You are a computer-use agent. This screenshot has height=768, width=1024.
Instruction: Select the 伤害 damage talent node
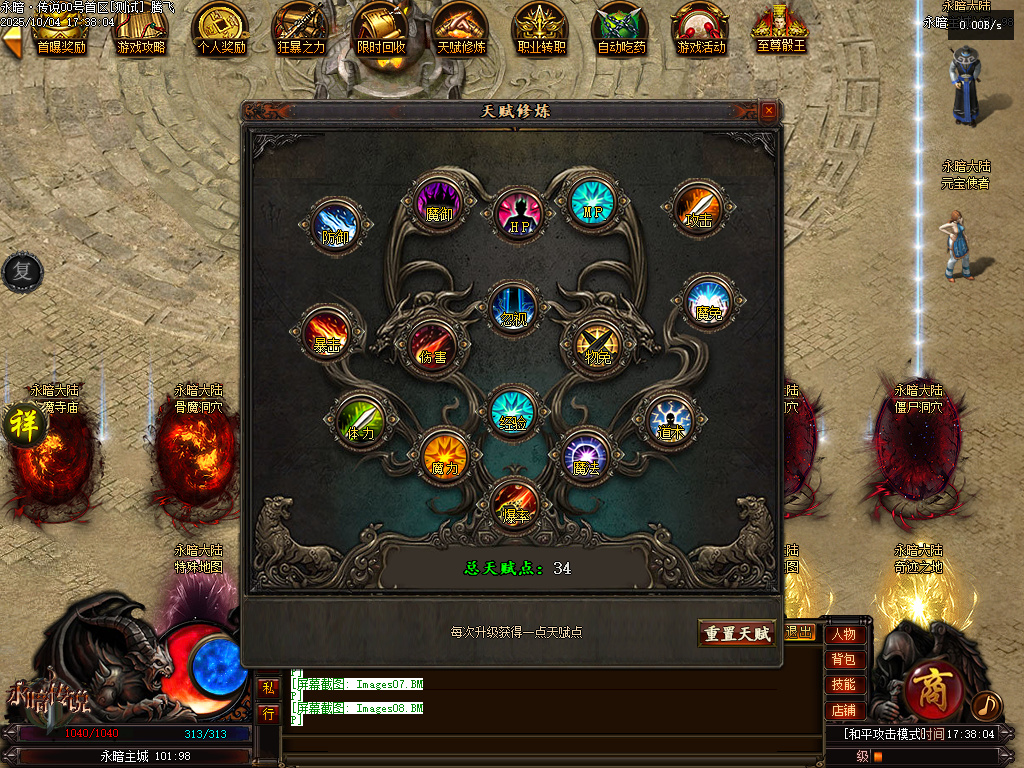(x=432, y=343)
